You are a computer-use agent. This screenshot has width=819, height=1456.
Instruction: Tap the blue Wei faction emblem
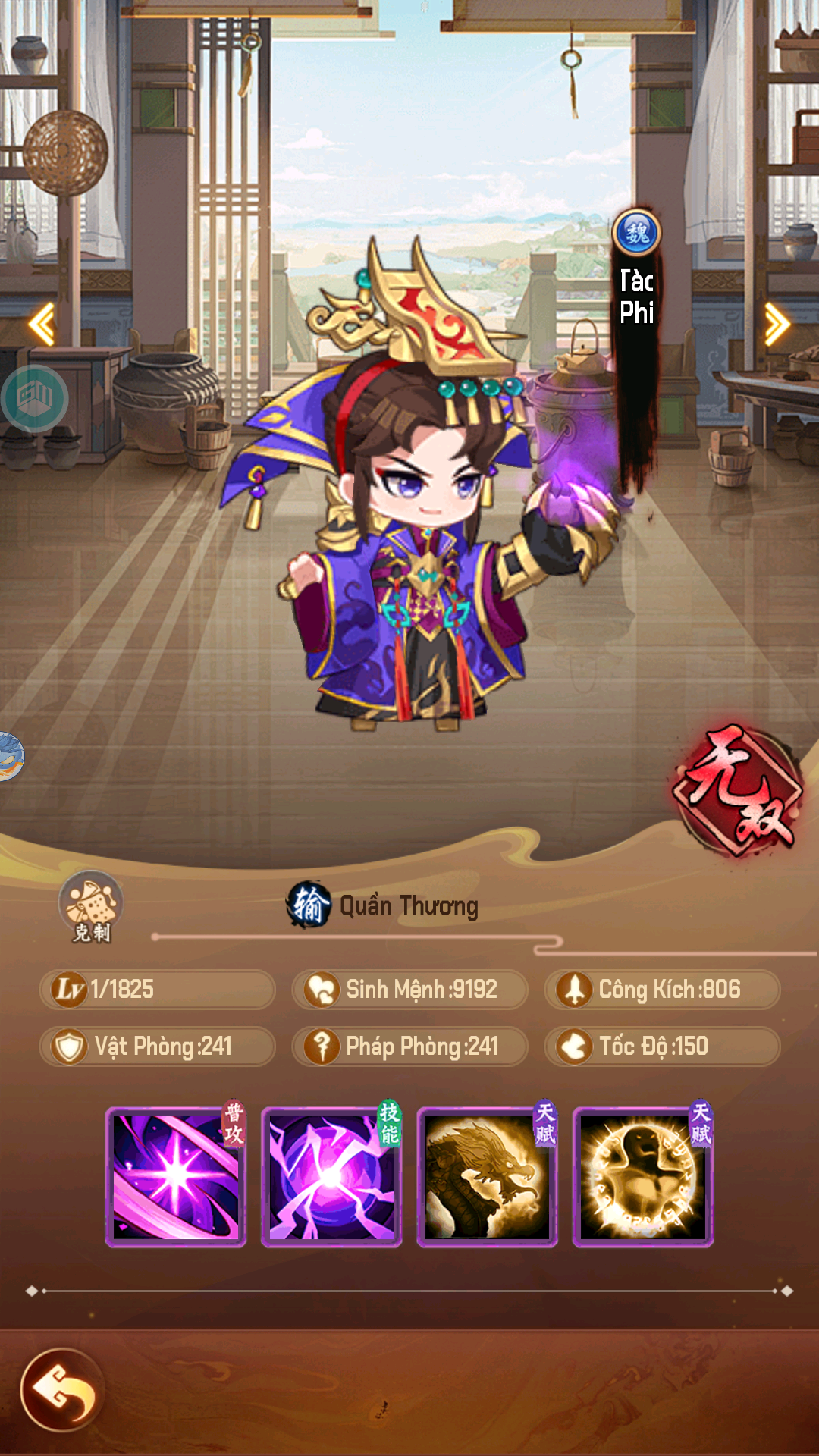[x=637, y=233]
